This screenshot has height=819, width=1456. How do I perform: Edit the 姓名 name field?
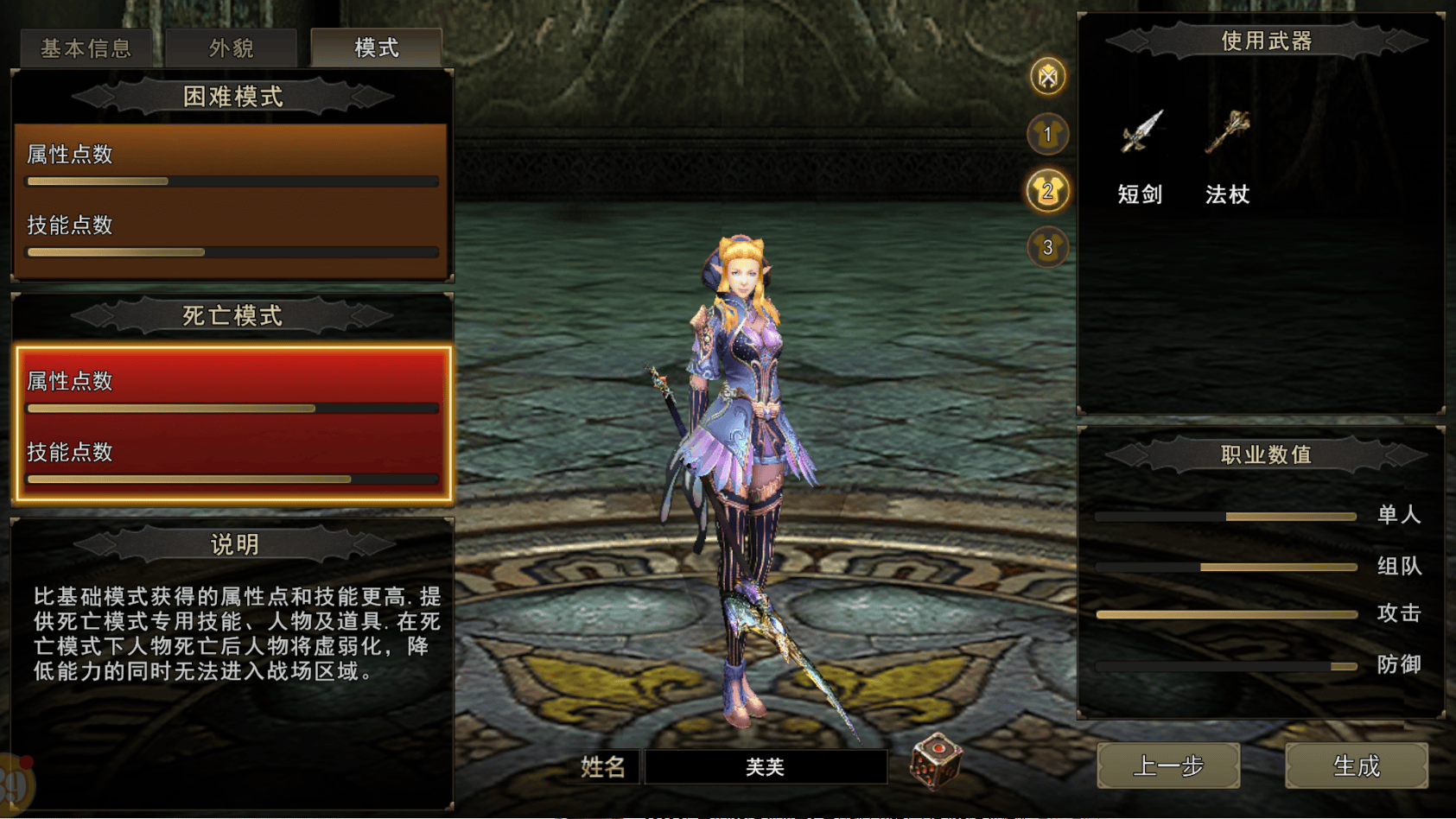(765, 766)
